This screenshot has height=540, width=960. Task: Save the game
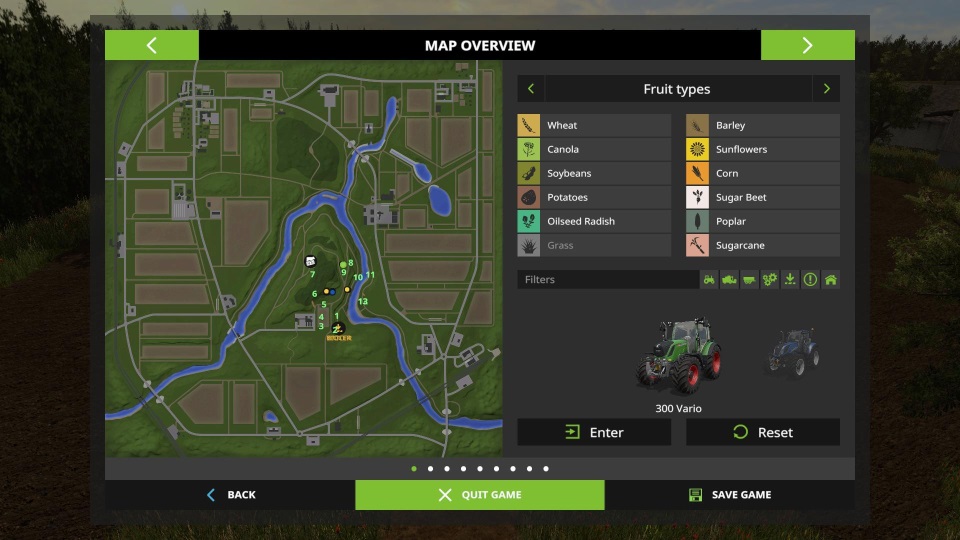(x=730, y=495)
